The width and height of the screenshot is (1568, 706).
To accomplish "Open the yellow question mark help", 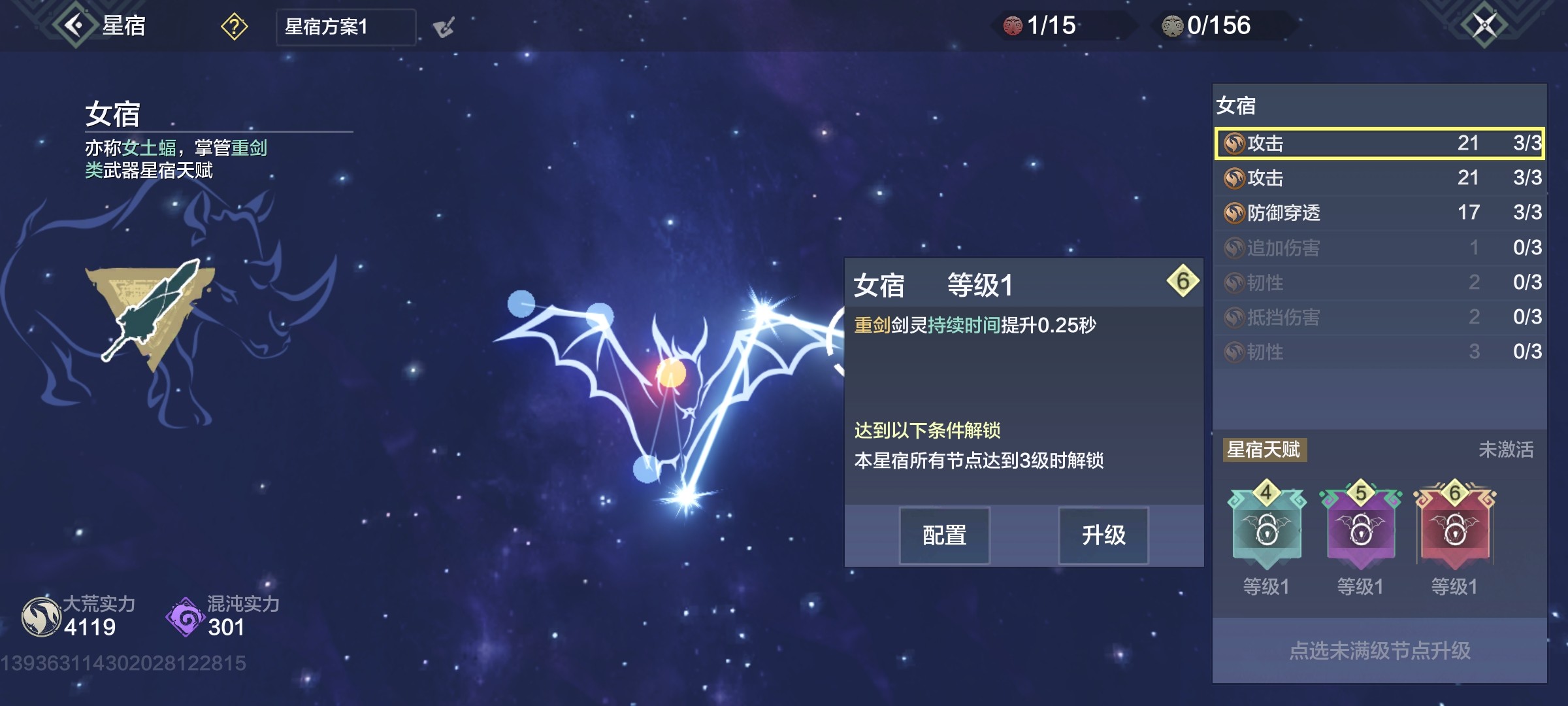I will point(234,27).
